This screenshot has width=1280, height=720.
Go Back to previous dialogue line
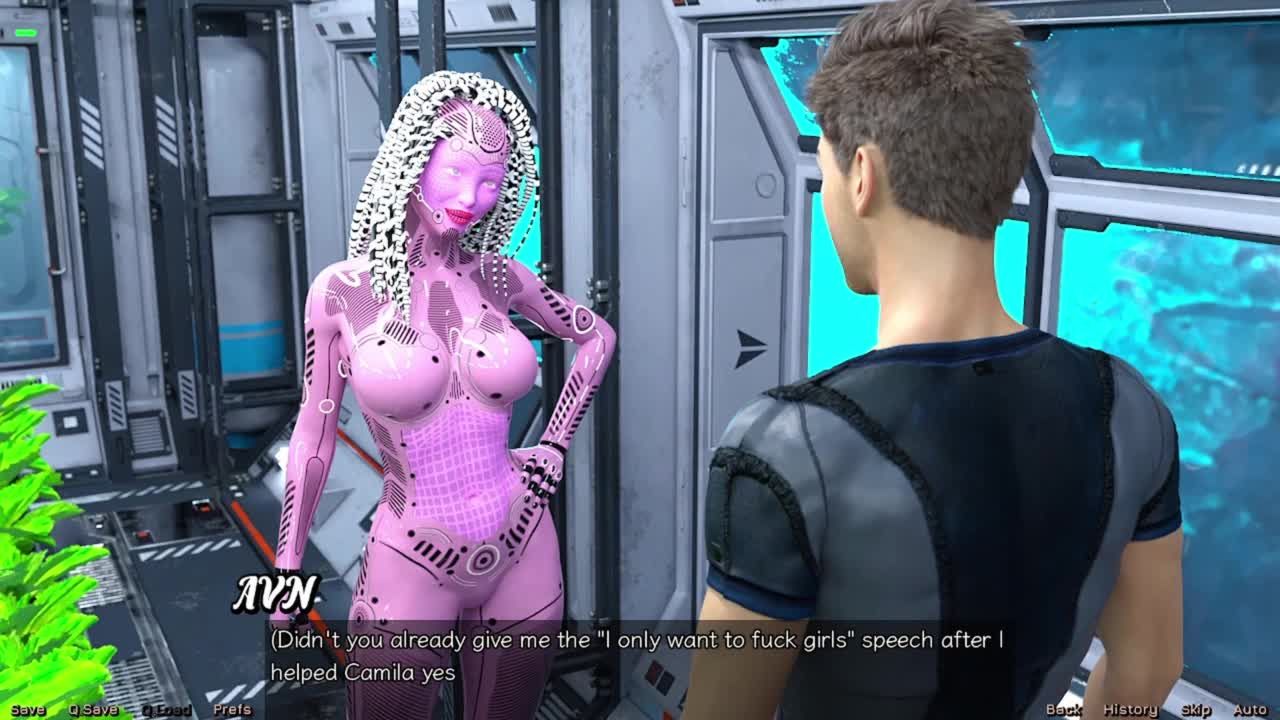point(1063,710)
